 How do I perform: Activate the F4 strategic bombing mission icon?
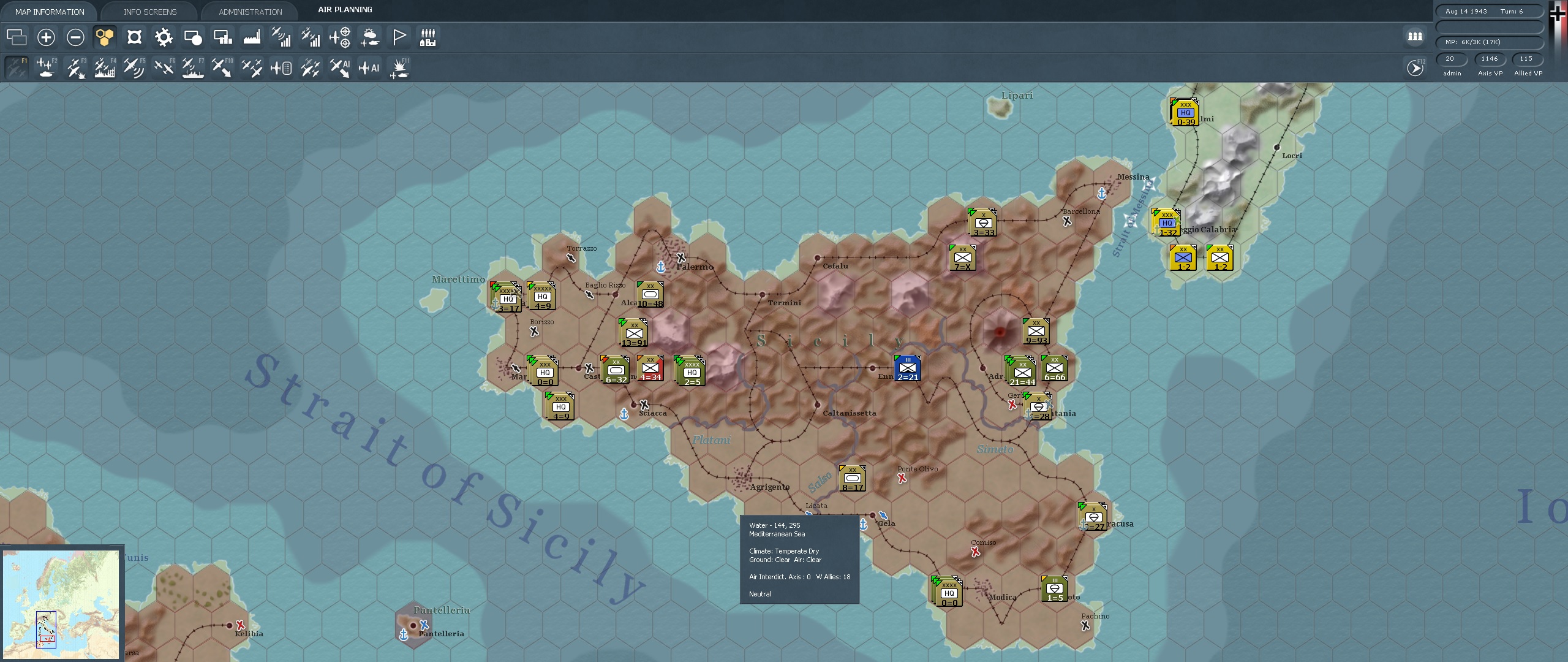pyautogui.click(x=105, y=67)
